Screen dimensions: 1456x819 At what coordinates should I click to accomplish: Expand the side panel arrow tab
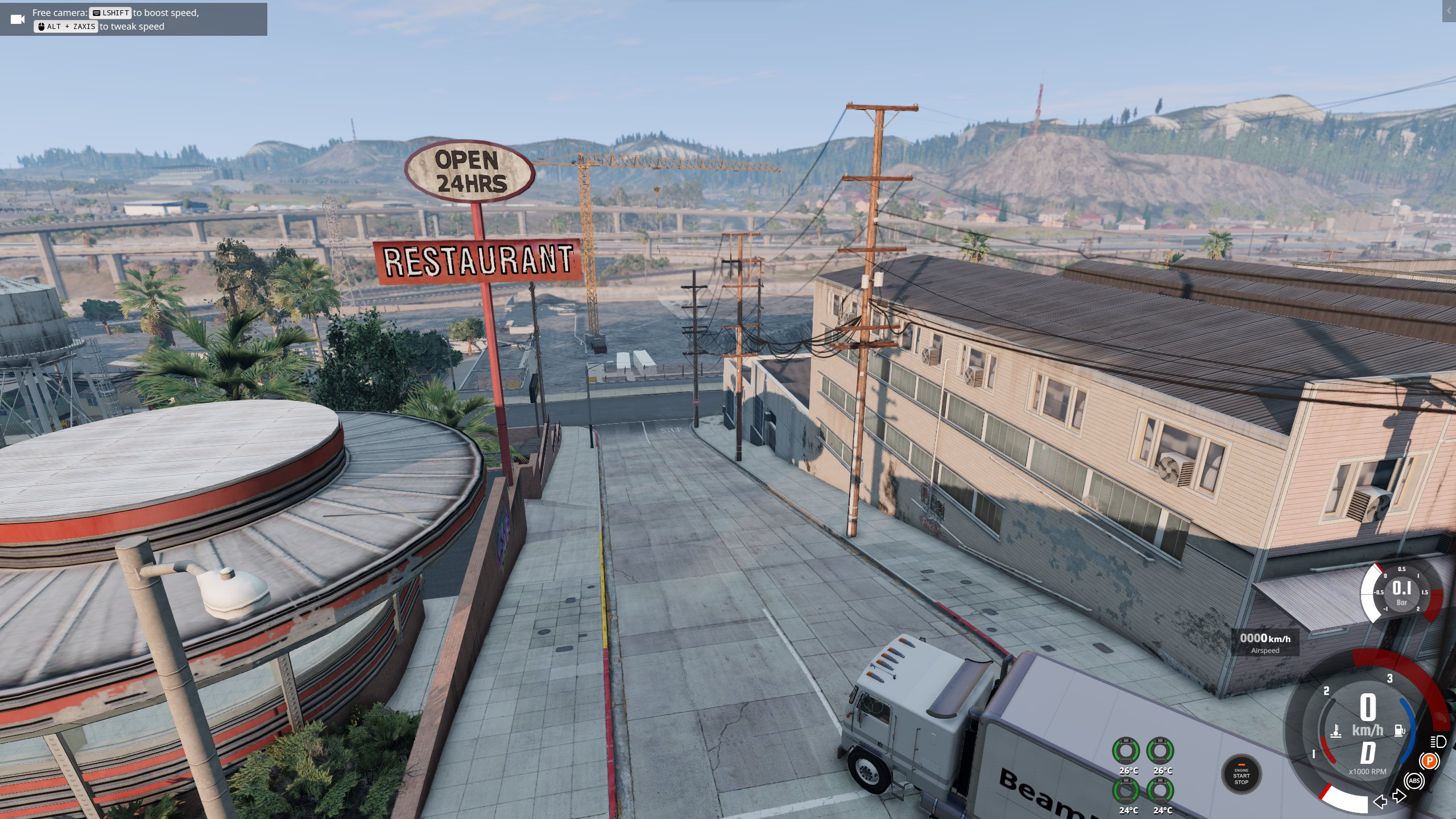click(x=1449, y=11)
